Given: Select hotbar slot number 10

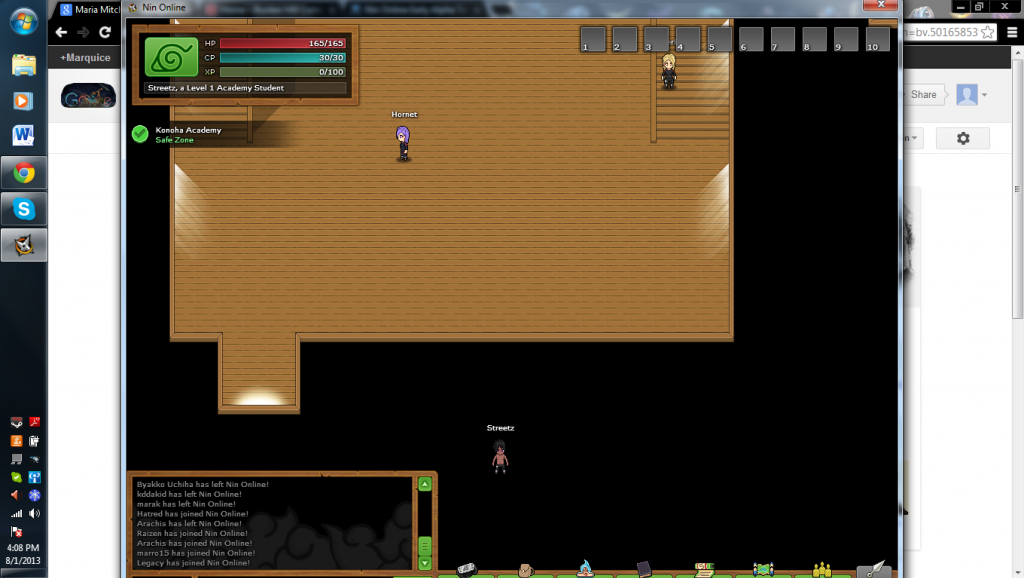Looking at the screenshot, I should pyautogui.click(x=878, y=40).
